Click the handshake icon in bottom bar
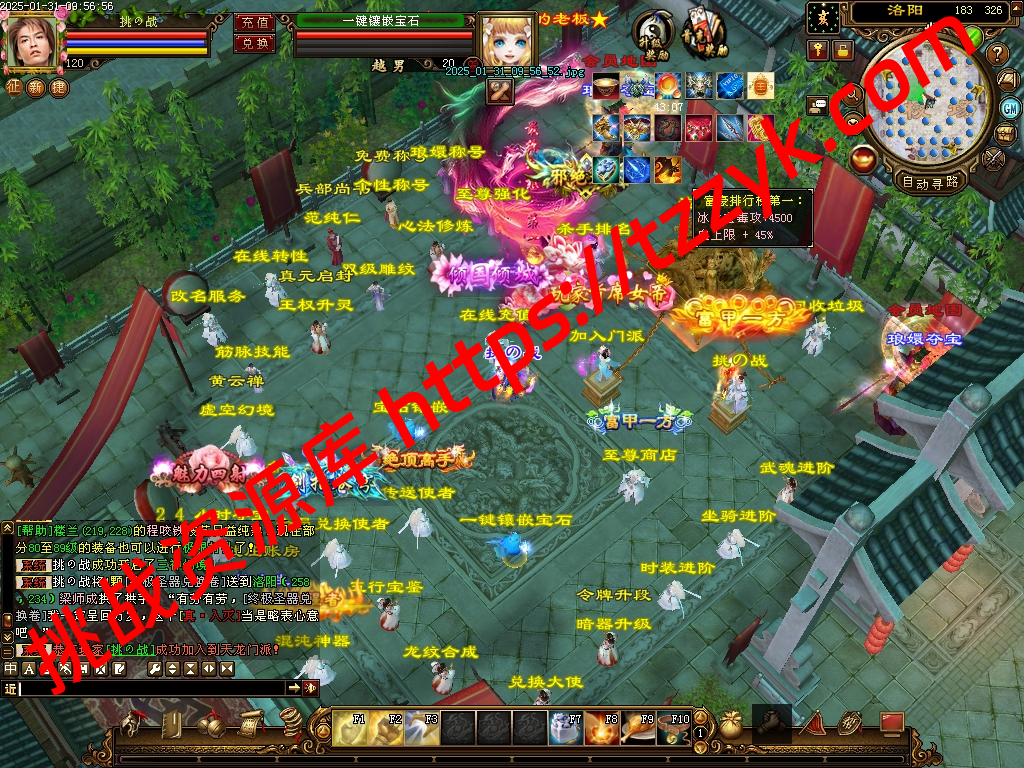Screen dimensions: 1024x768 tap(772, 724)
